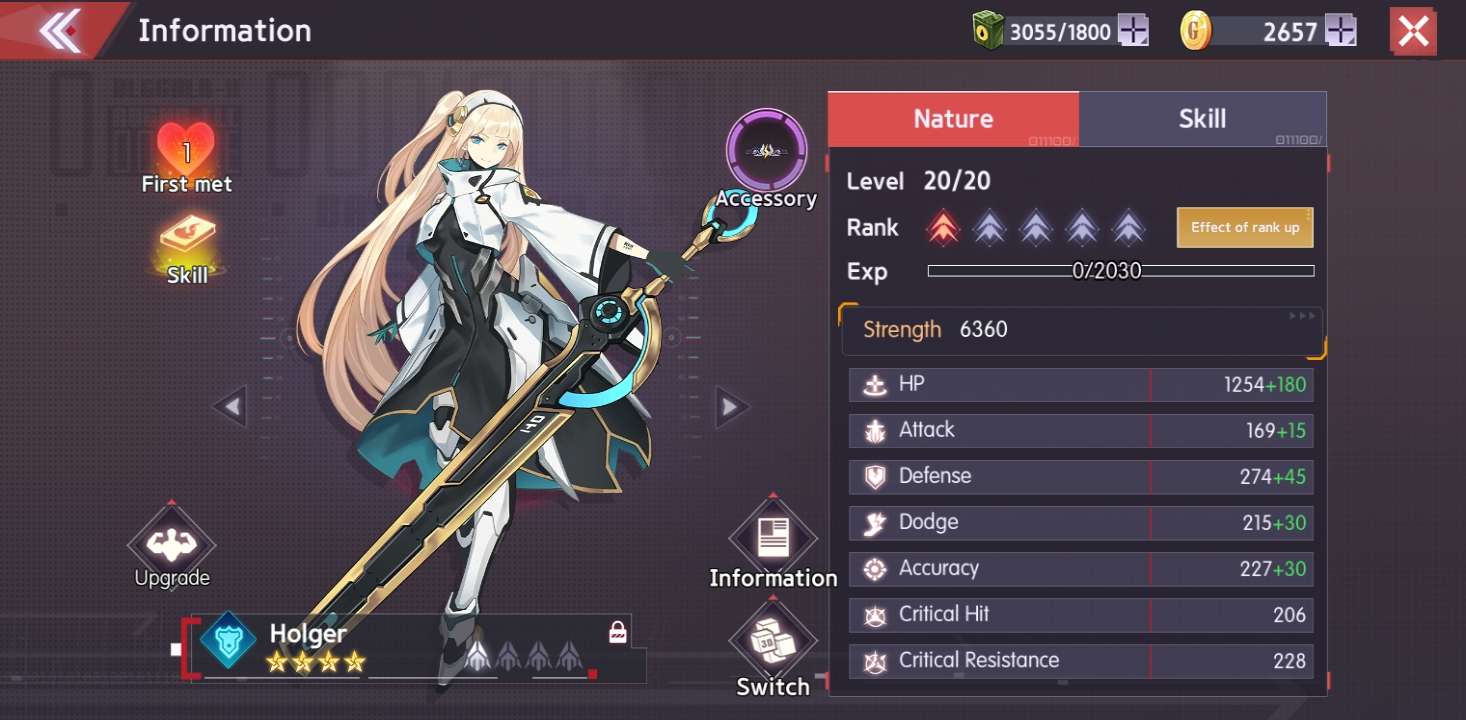This screenshot has width=1466, height=720.
Task: View the next character with right arrow
Action: (731, 407)
